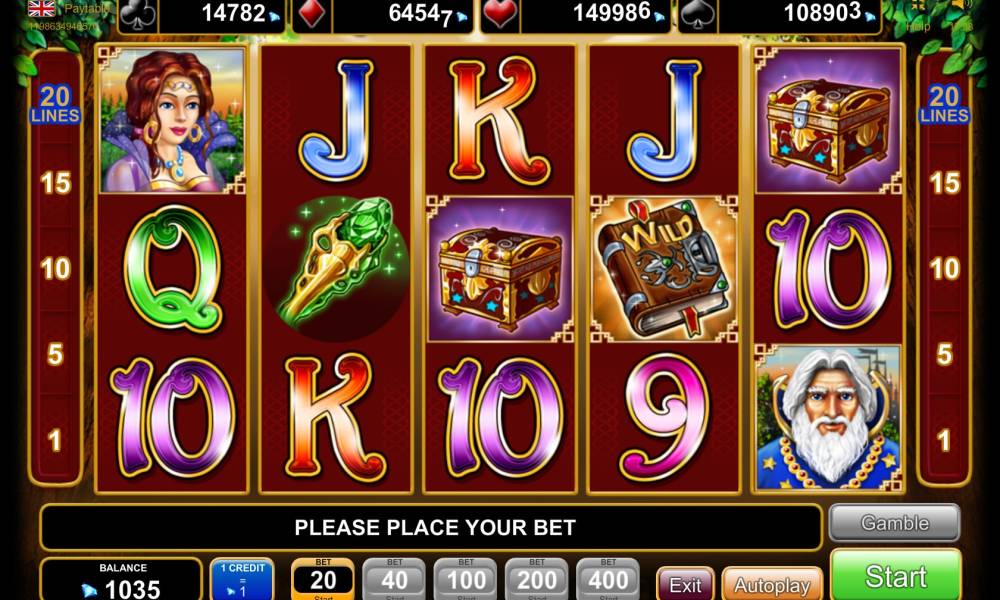Change the 1 Credit denomination
Image resolution: width=1000 pixels, height=600 pixels.
[x=241, y=579]
